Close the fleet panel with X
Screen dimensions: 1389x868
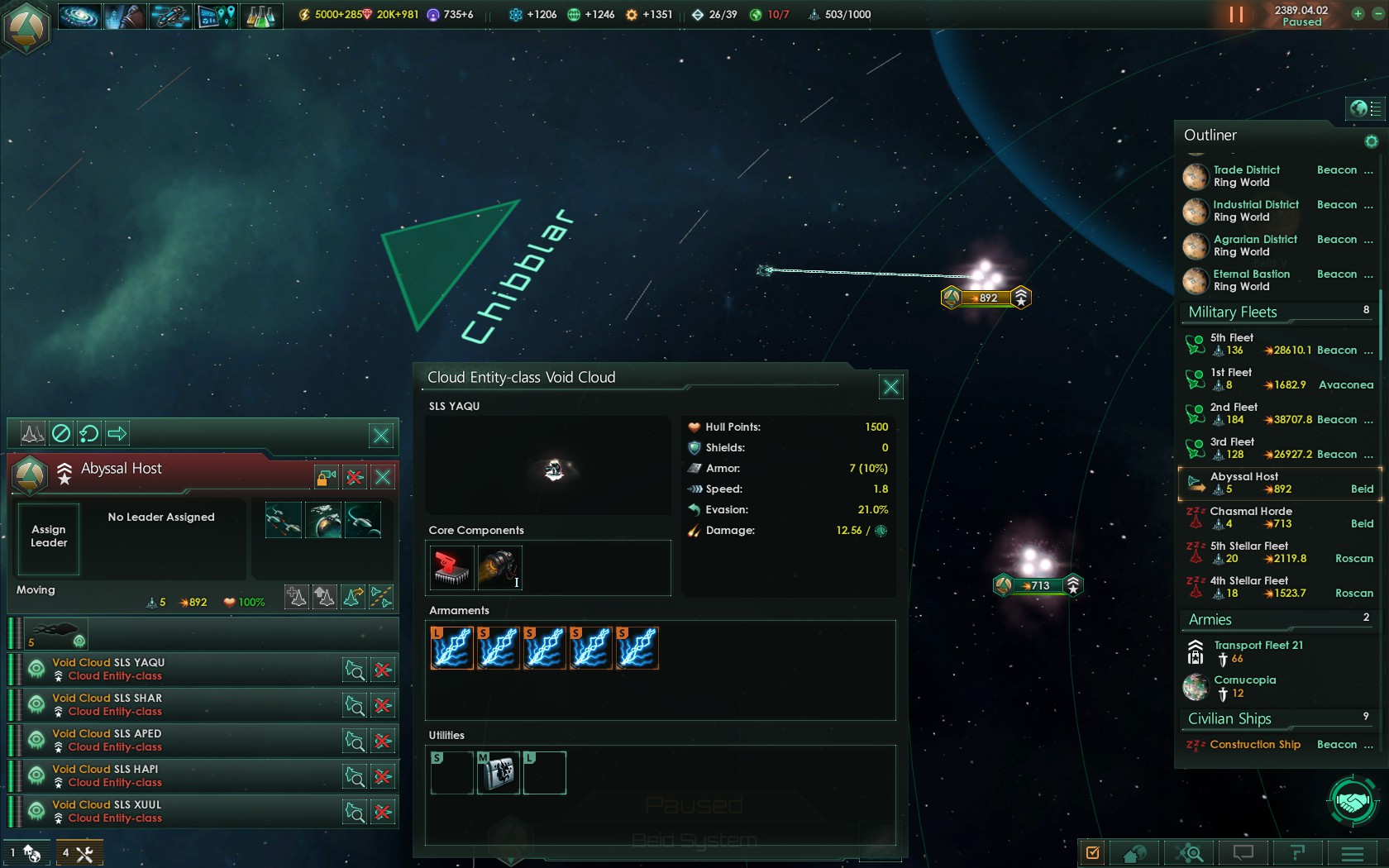click(383, 477)
